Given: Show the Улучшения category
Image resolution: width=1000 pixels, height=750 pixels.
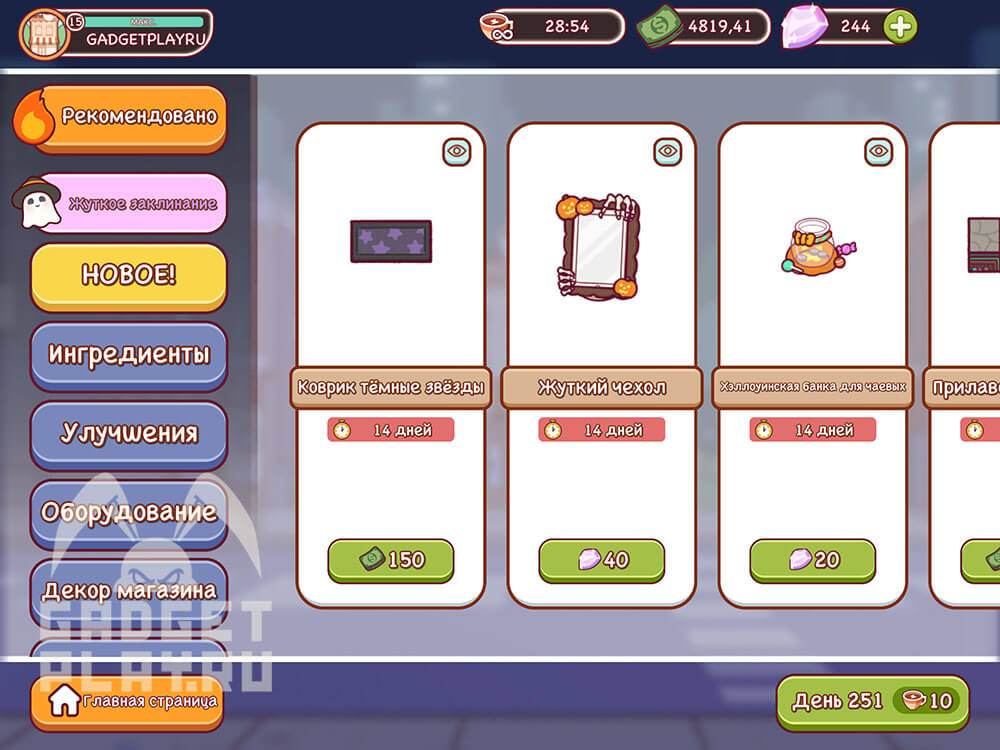Looking at the screenshot, I should coord(128,433).
